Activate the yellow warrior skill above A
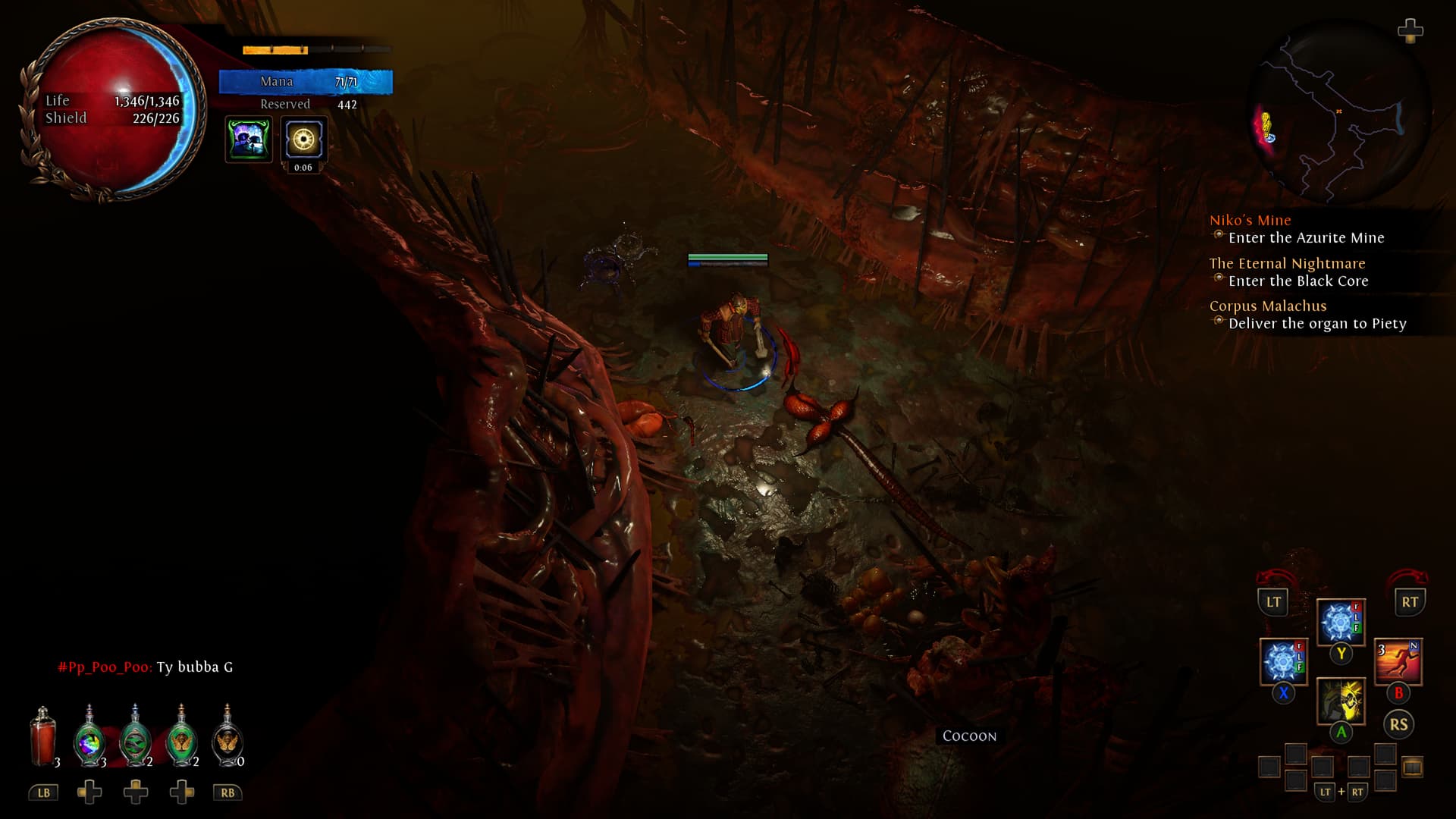1456x819 pixels. tap(1341, 701)
